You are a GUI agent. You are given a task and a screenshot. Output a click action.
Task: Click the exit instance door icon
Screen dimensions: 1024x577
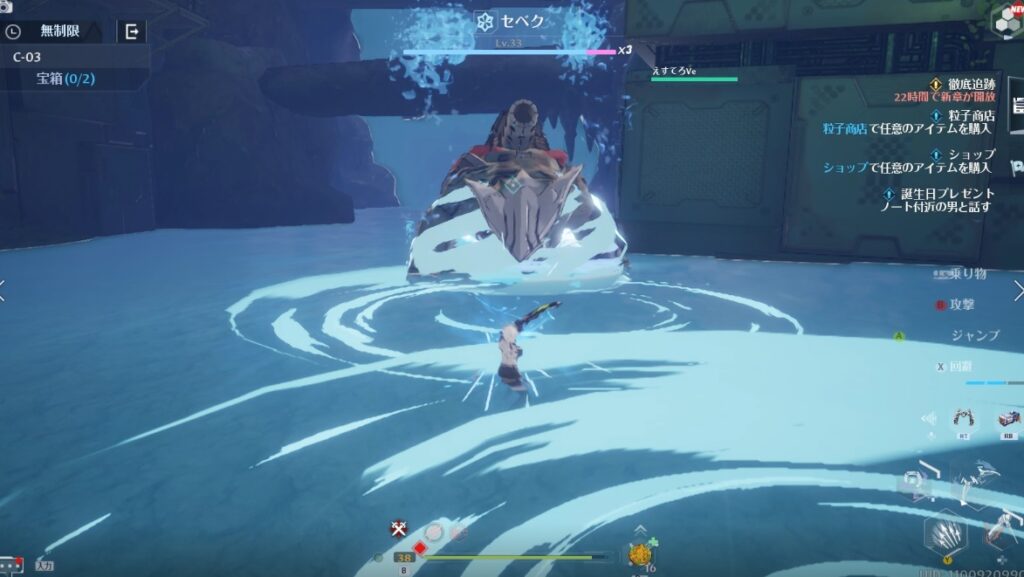pos(131,32)
